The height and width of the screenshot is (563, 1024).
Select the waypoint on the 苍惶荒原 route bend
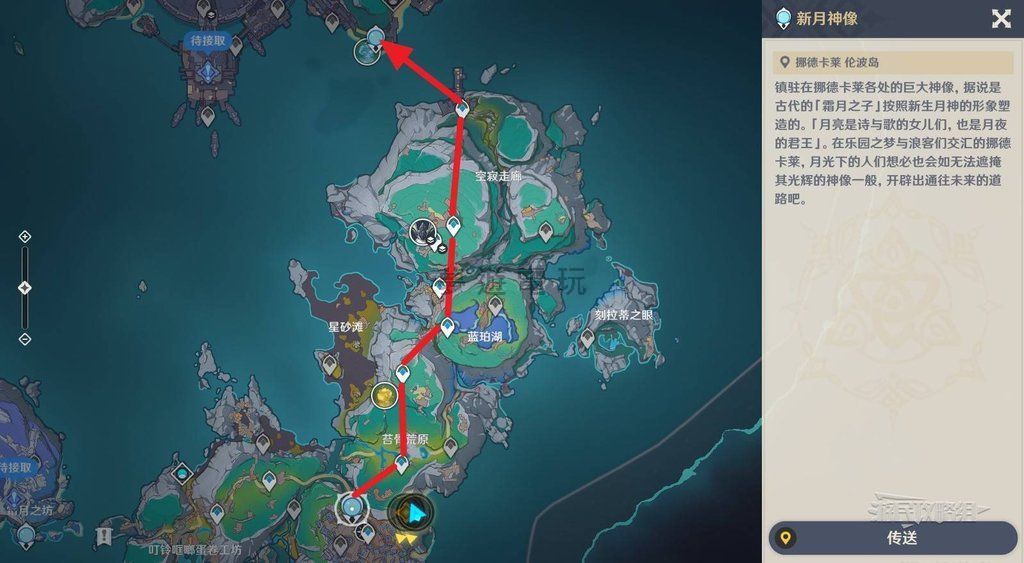(402, 464)
